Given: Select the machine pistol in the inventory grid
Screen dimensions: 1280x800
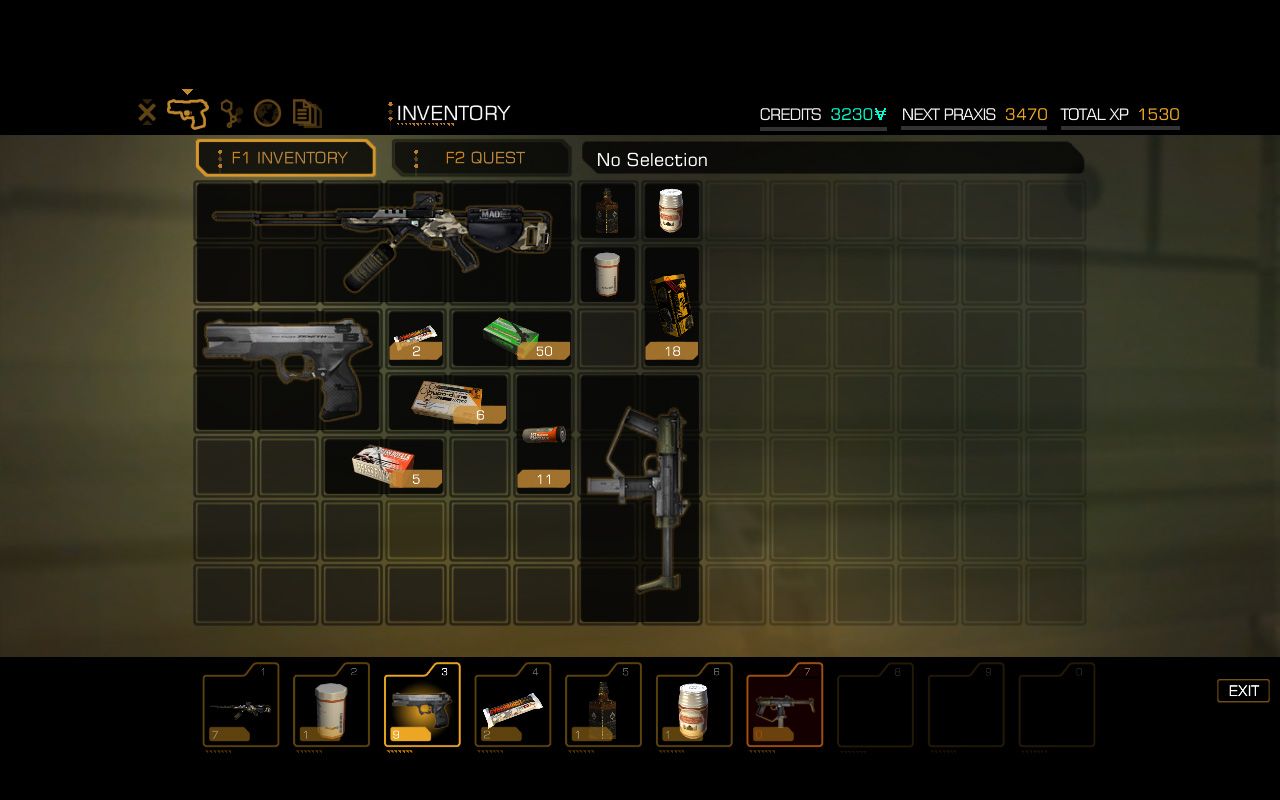Looking at the screenshot, I should click(x=640, y=497).
